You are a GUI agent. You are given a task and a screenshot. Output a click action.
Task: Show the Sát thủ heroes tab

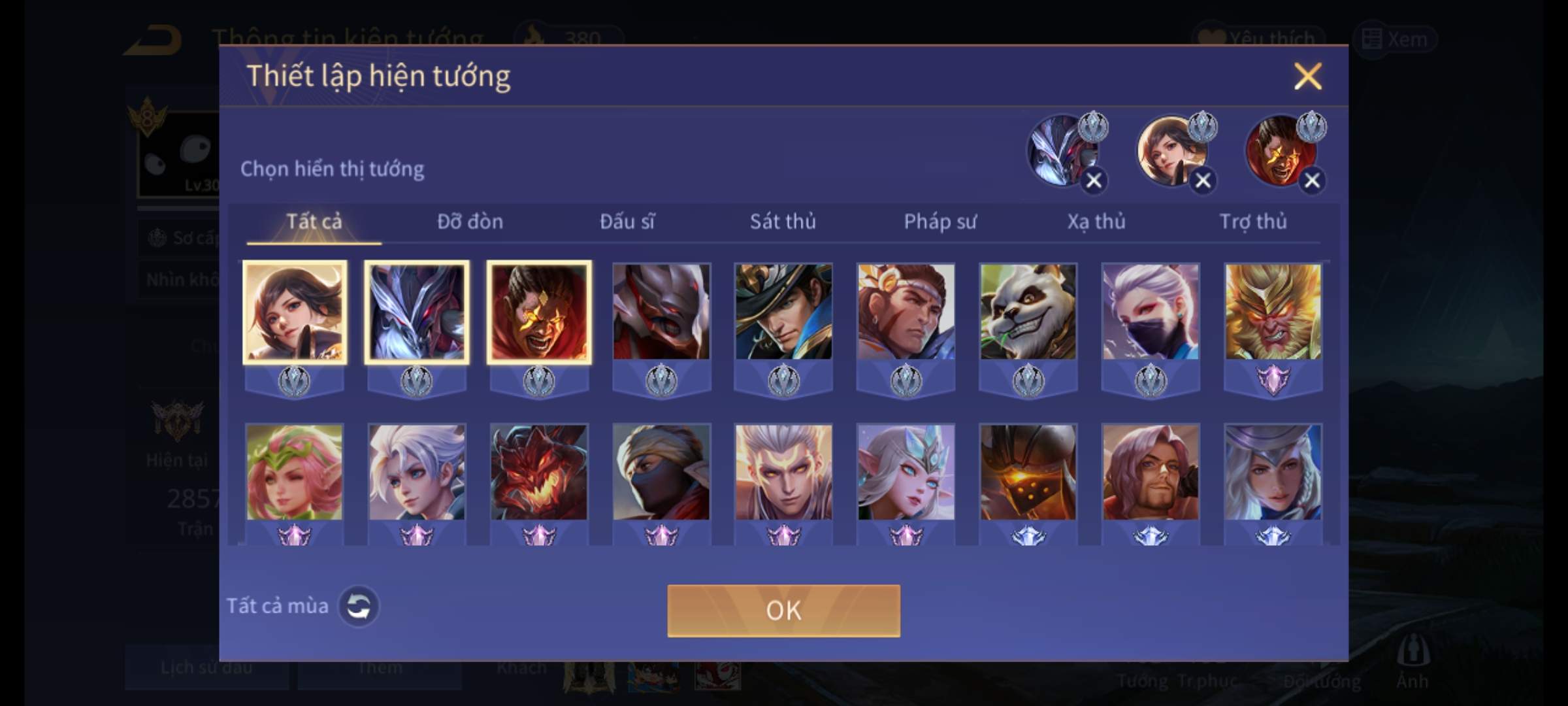783,222
